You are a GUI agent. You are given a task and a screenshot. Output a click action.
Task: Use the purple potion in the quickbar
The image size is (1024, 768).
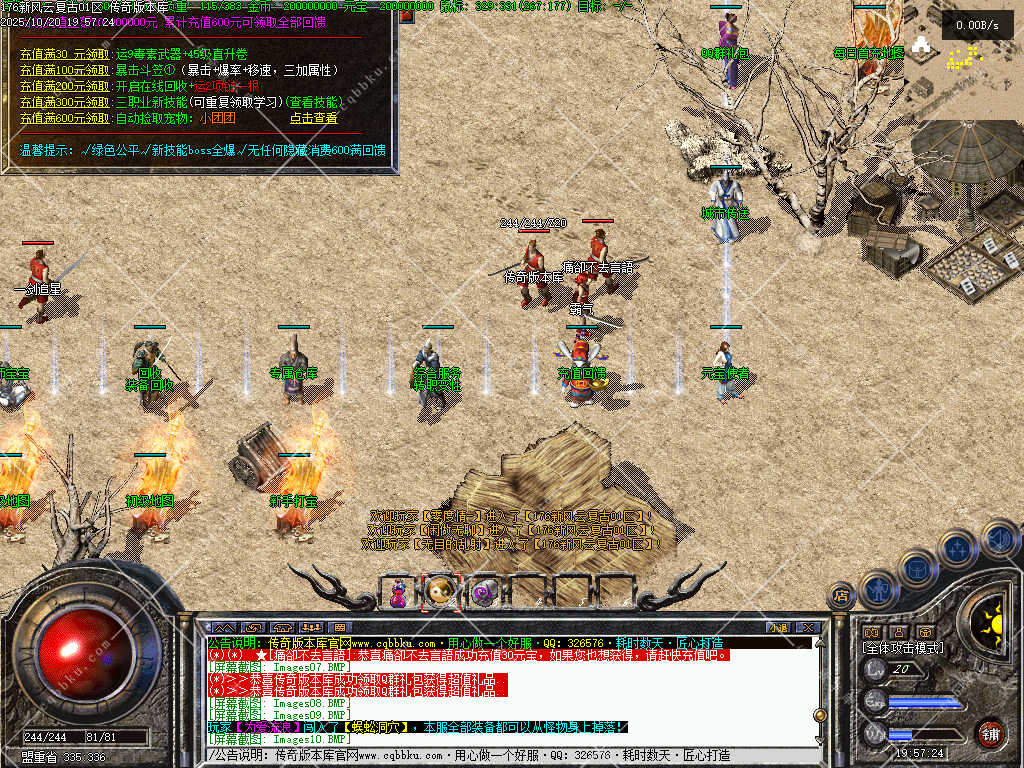click(399, 592)
